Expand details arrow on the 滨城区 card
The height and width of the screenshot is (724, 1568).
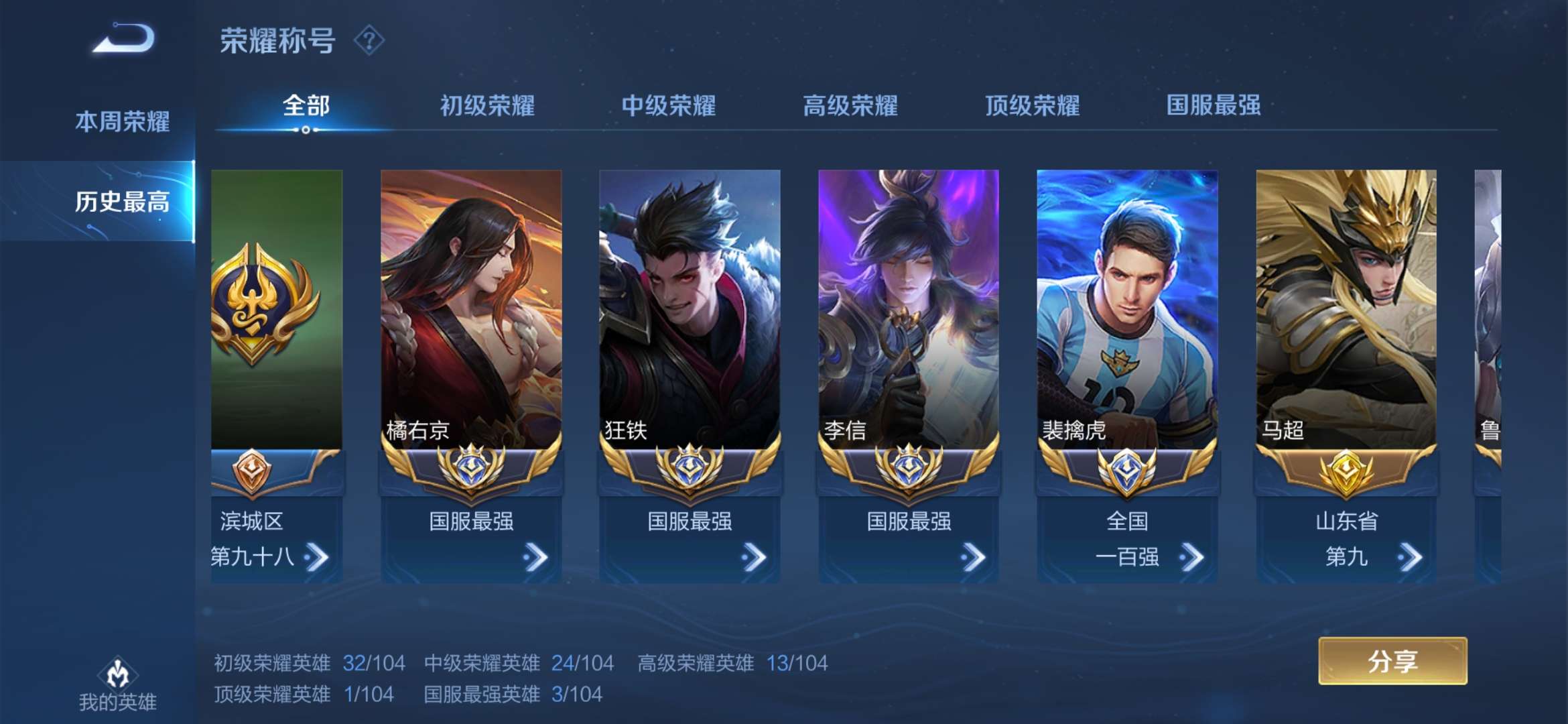pos(316,556)
